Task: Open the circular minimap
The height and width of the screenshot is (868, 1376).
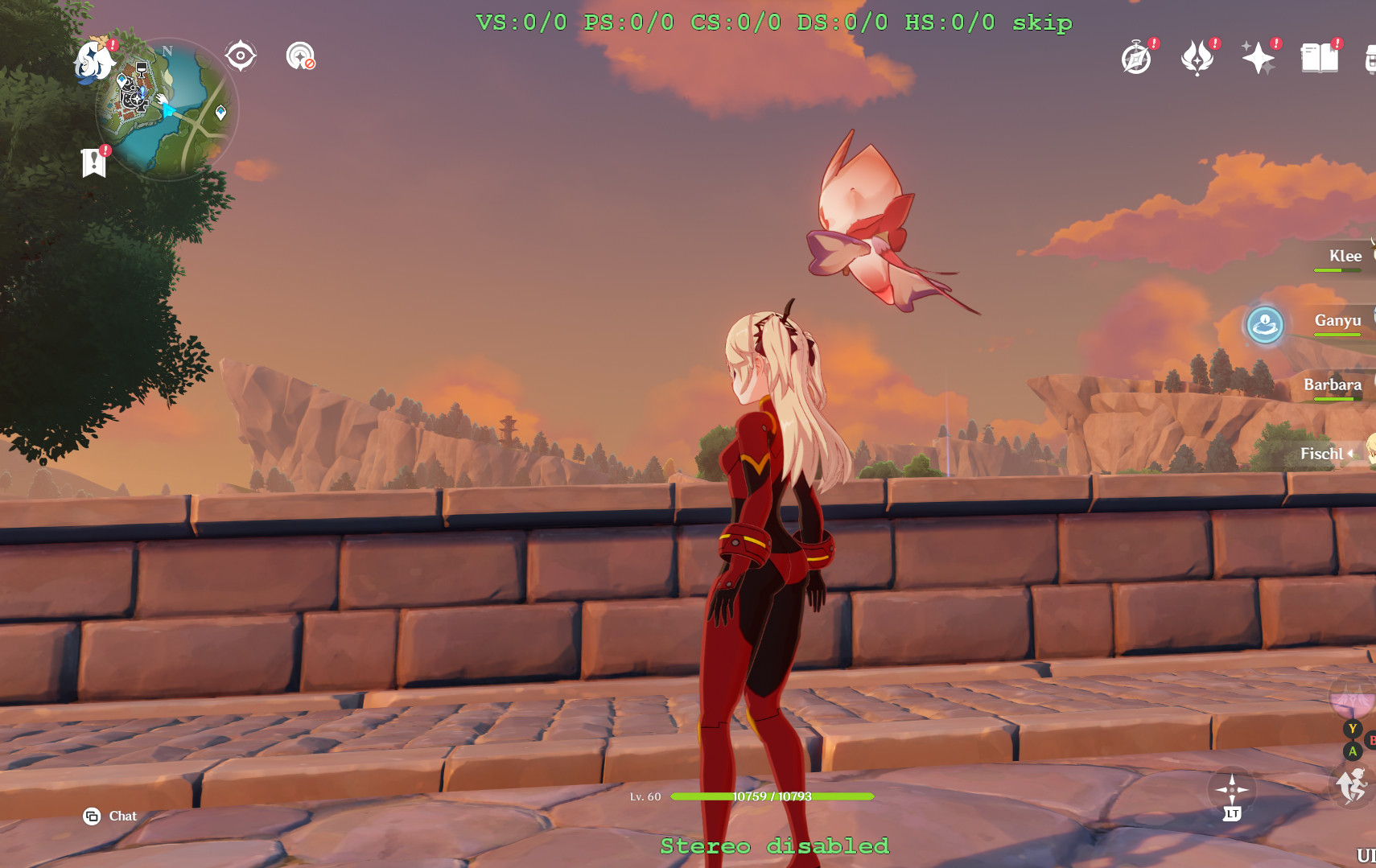Action: coord(169,110)
